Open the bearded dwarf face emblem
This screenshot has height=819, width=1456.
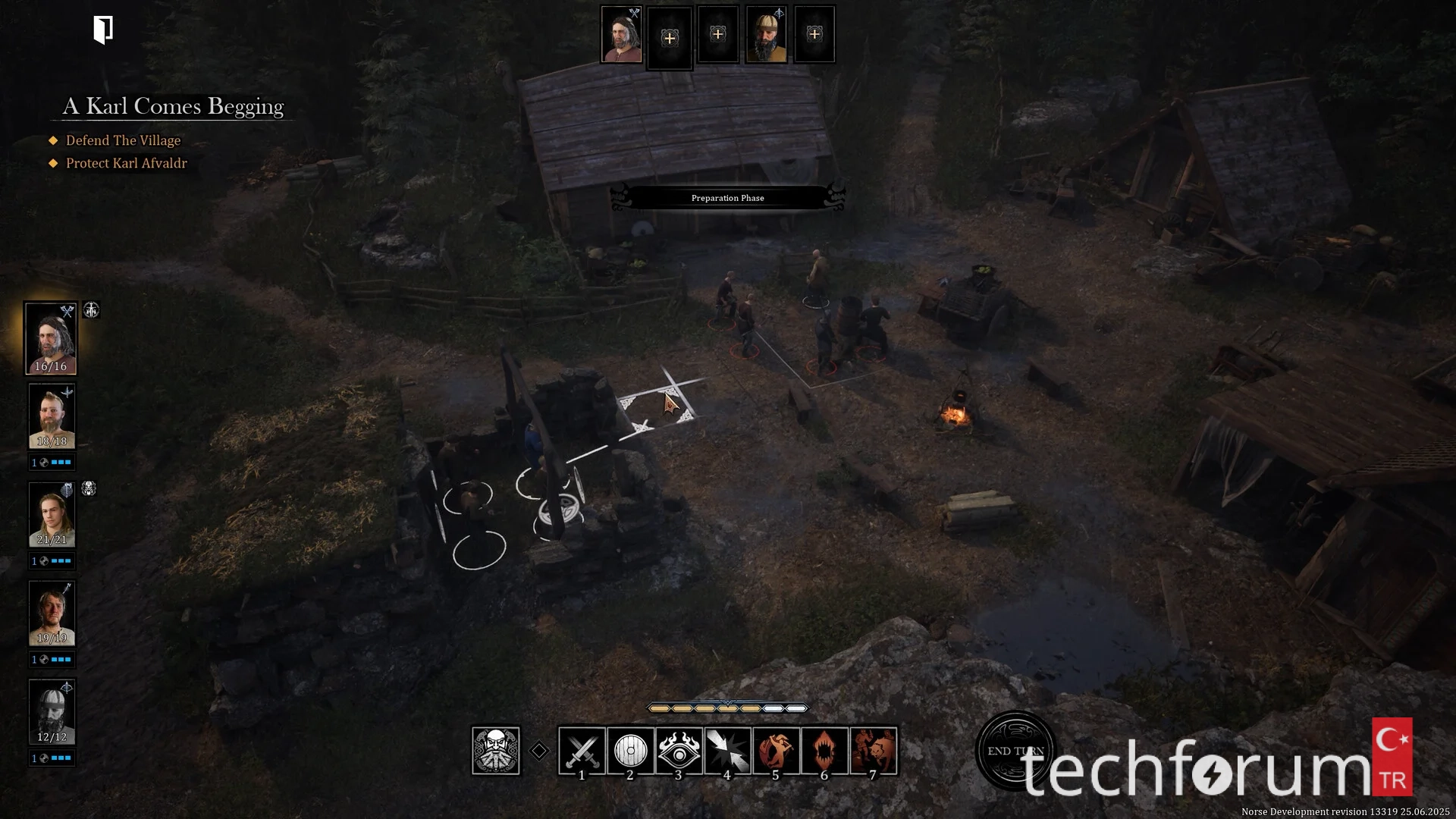click(x=496, y=751)
